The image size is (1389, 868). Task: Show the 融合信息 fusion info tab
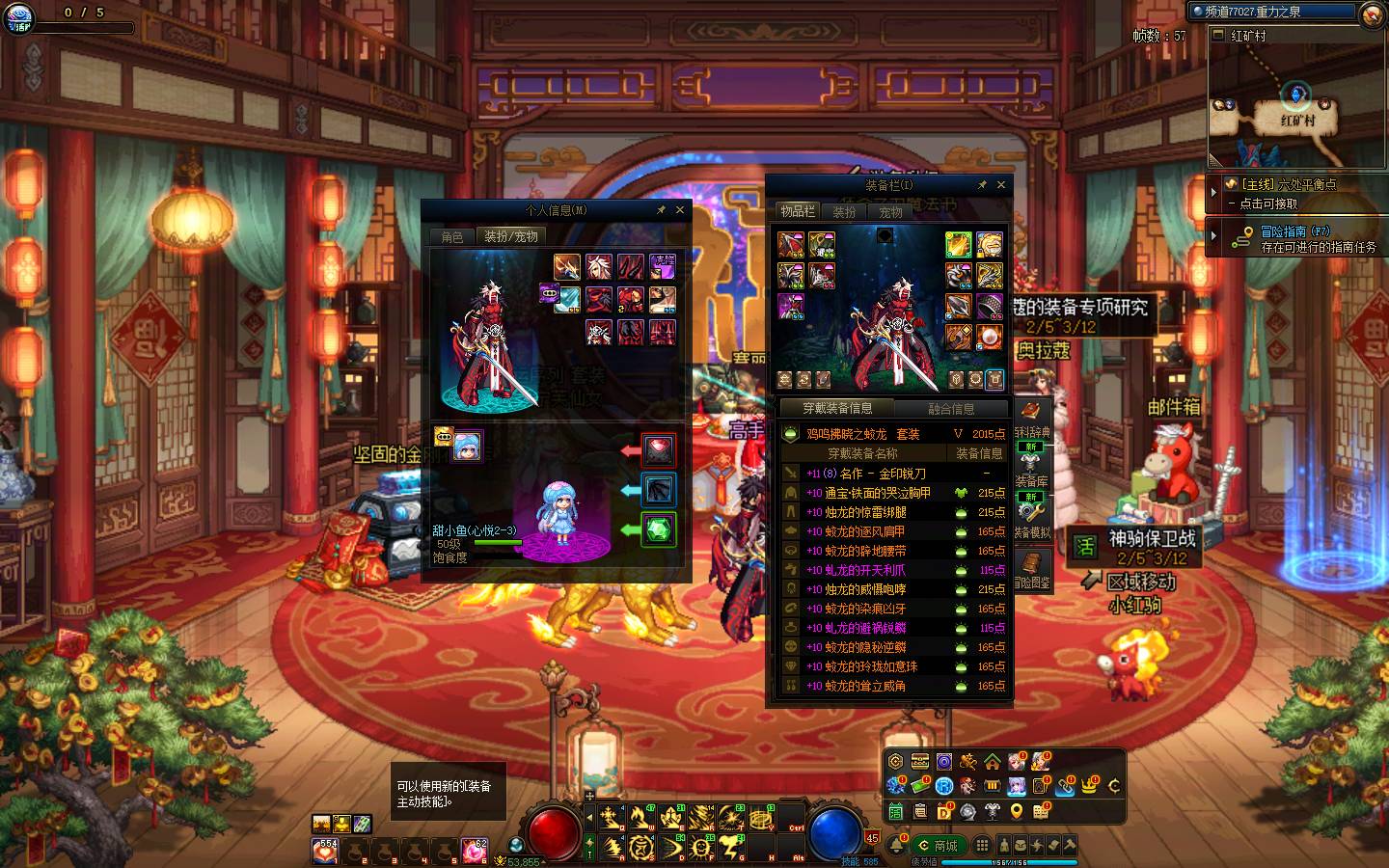click(x=951, y=409)
